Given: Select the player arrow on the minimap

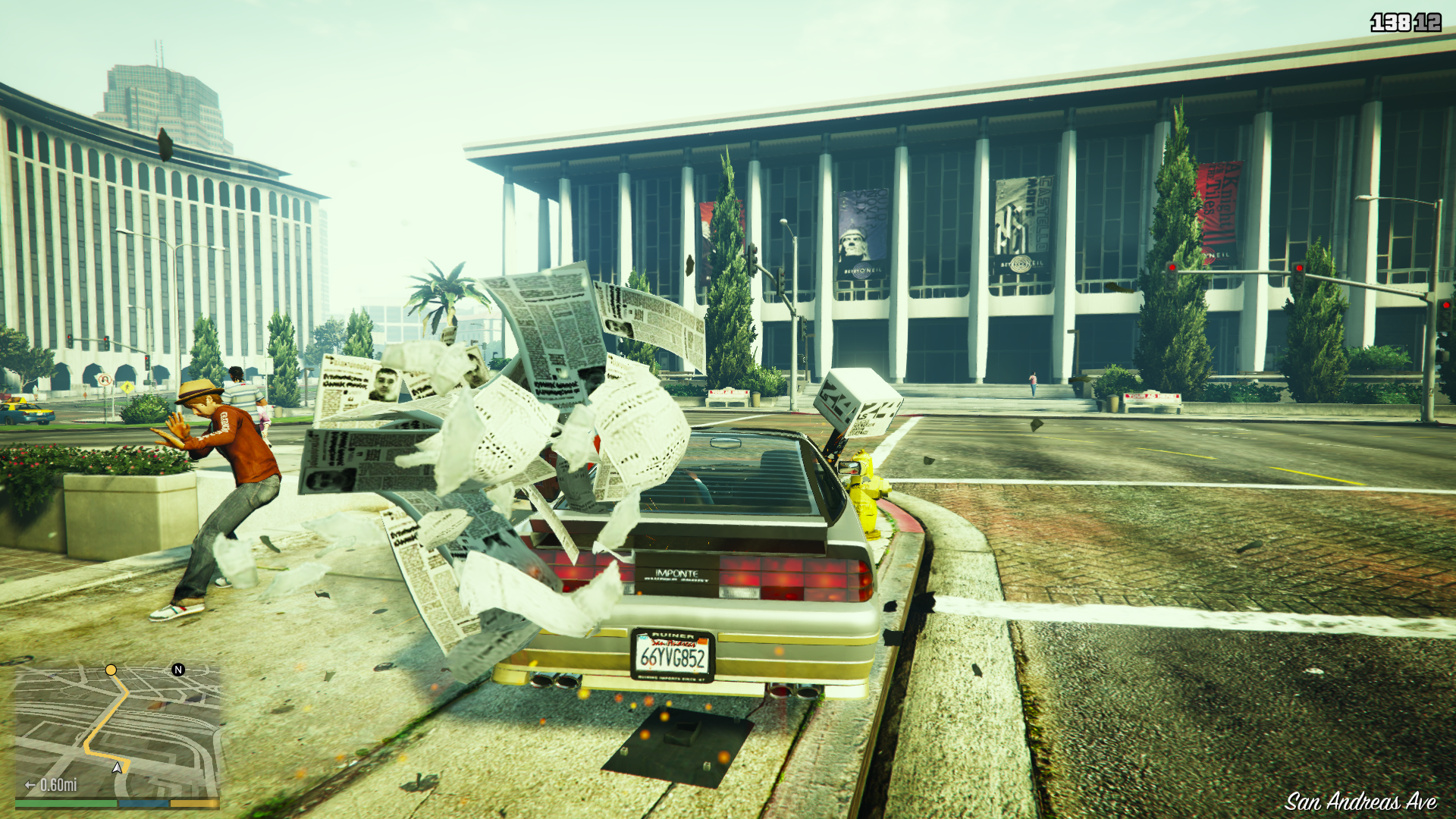Looking at the screenshot, I should 118,767.
